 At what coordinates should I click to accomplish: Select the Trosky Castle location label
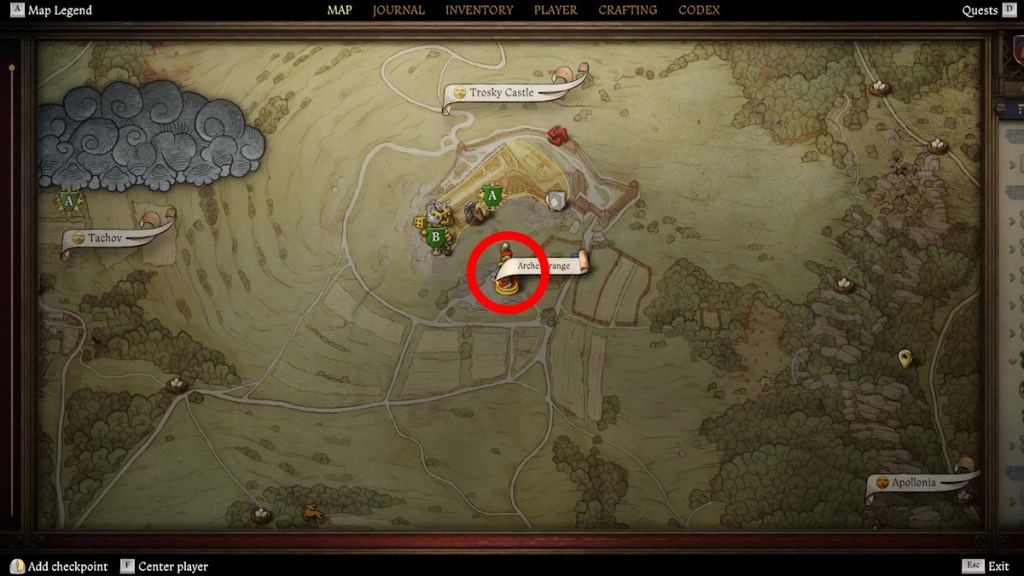pos(503,93)
